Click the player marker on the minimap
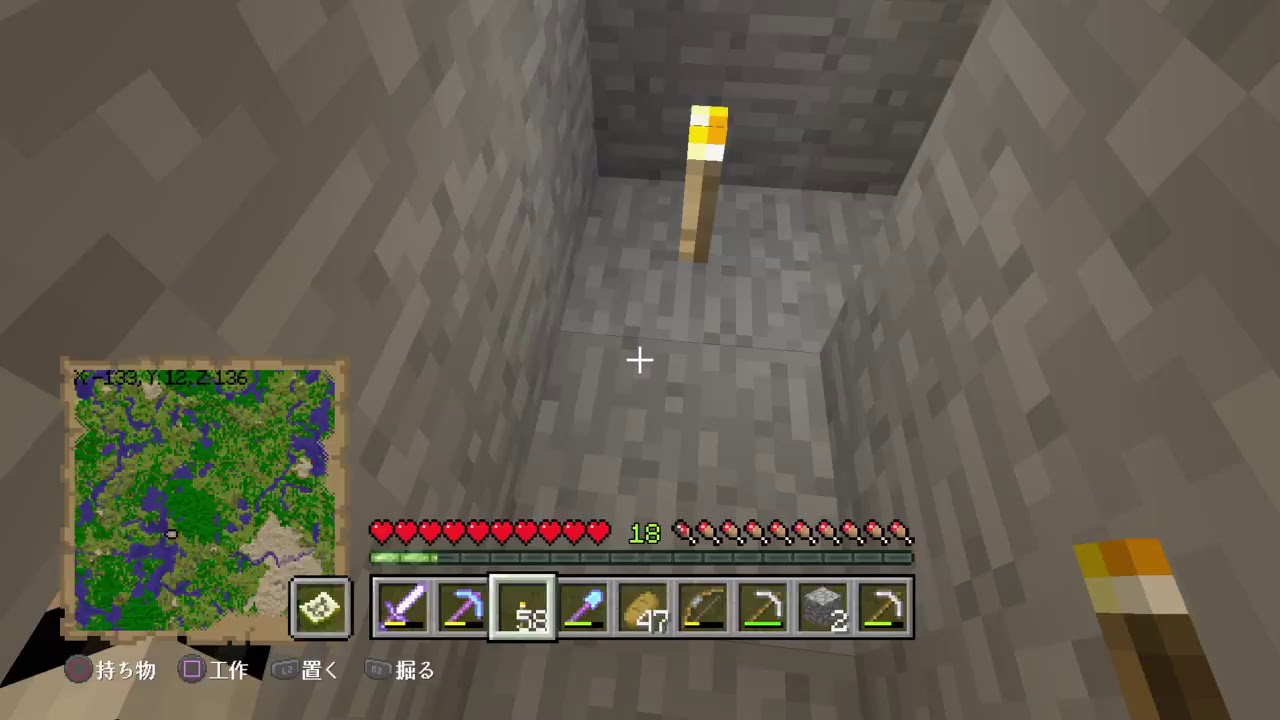 pos(170,536)
